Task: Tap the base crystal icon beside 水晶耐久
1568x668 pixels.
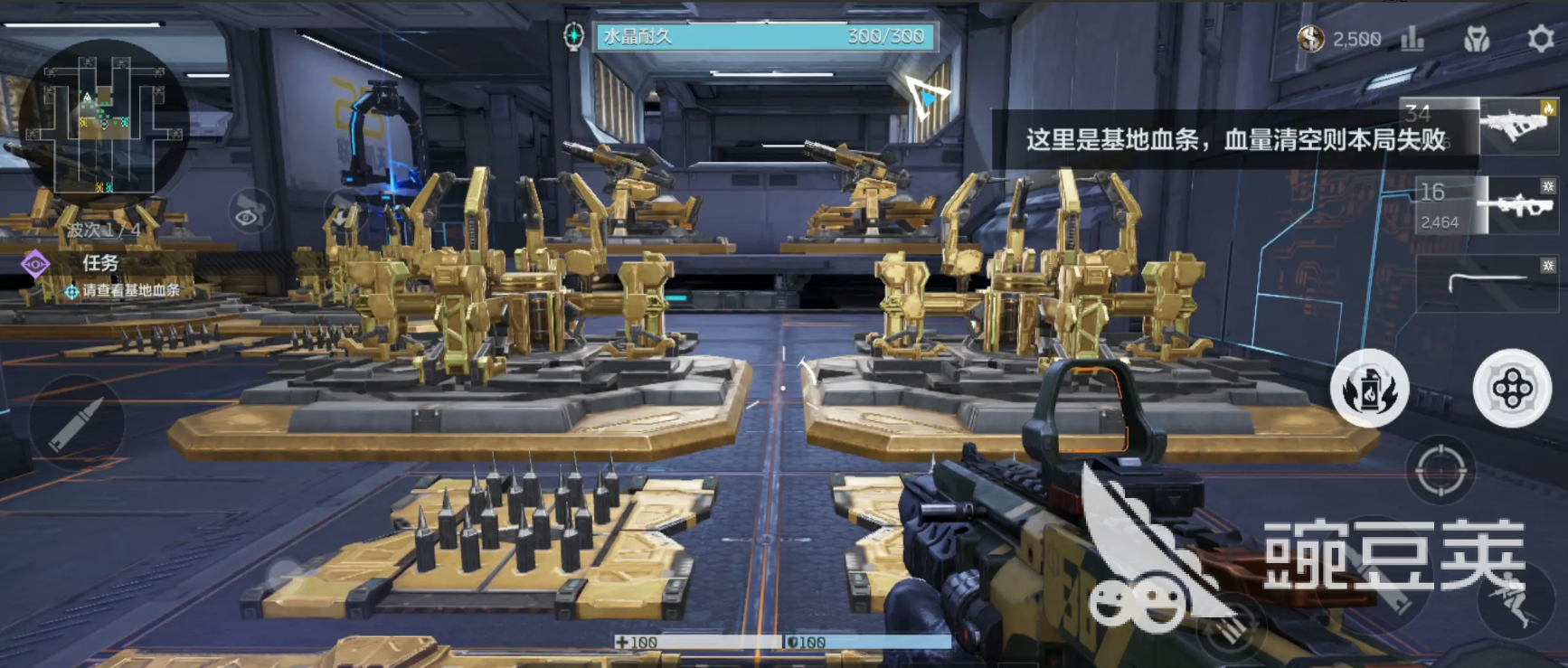Action: tap(573, 36)
